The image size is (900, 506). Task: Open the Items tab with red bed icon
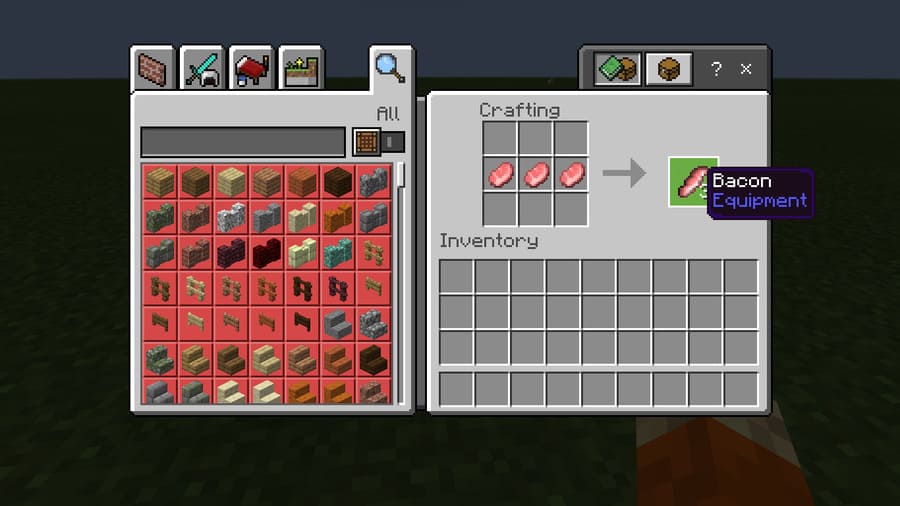tap(252, 69)
